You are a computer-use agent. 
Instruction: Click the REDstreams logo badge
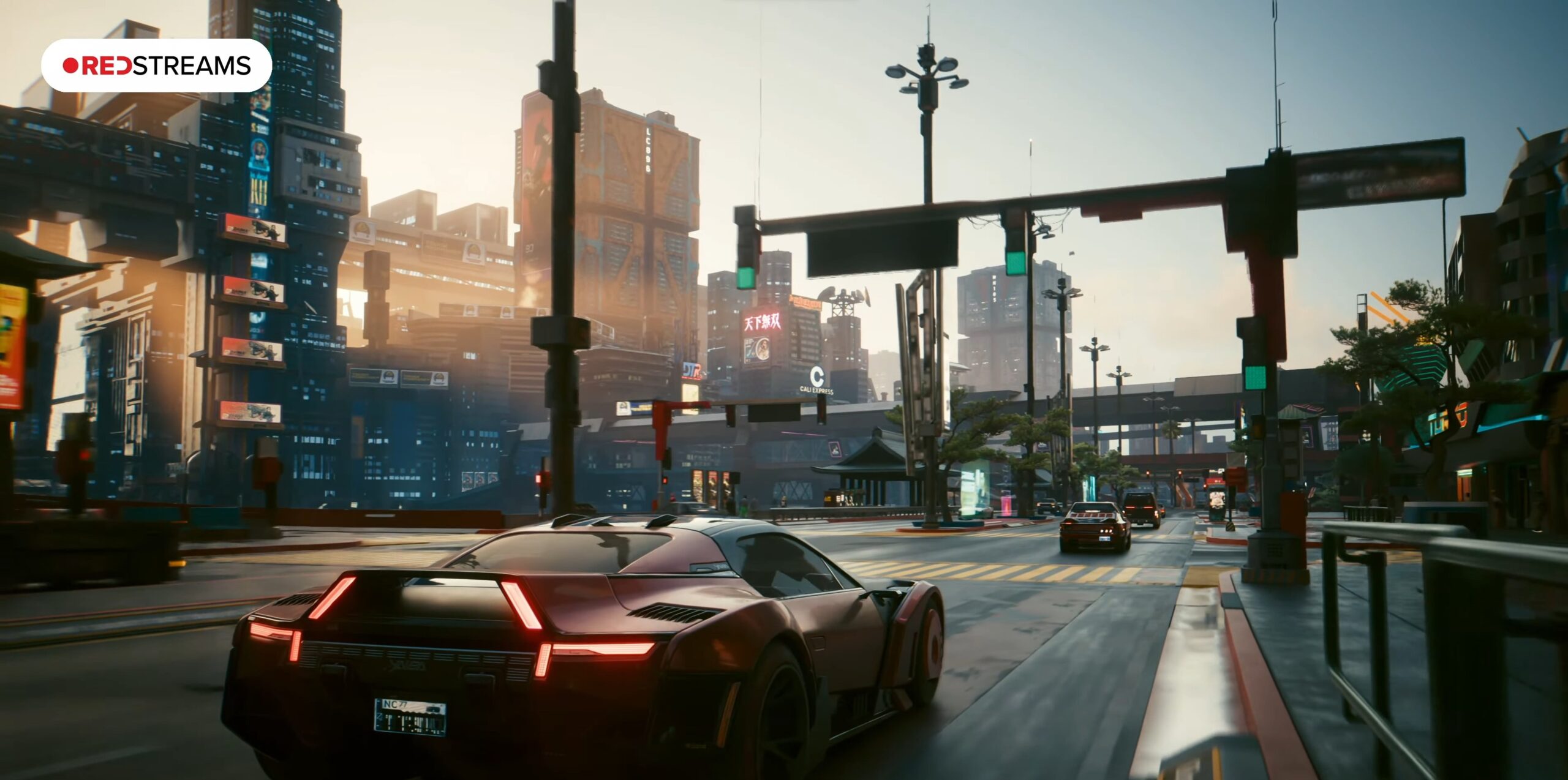pyautogui.click(x=156, y=66)
